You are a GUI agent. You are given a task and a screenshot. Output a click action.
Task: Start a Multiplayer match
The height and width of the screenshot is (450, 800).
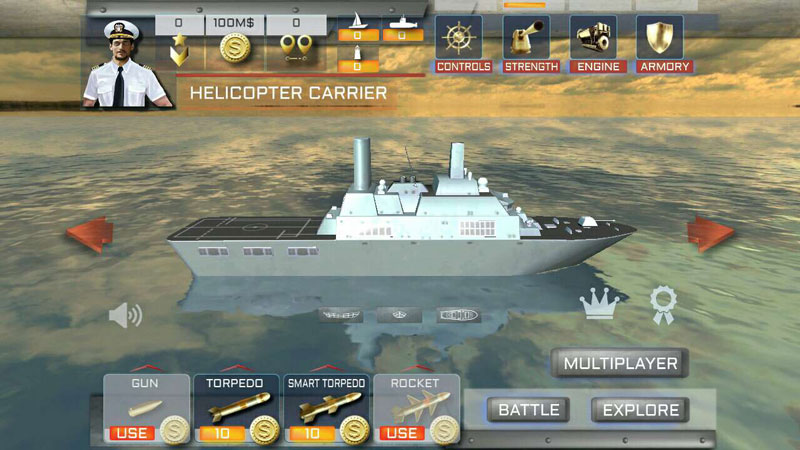[x=620, y=363]
